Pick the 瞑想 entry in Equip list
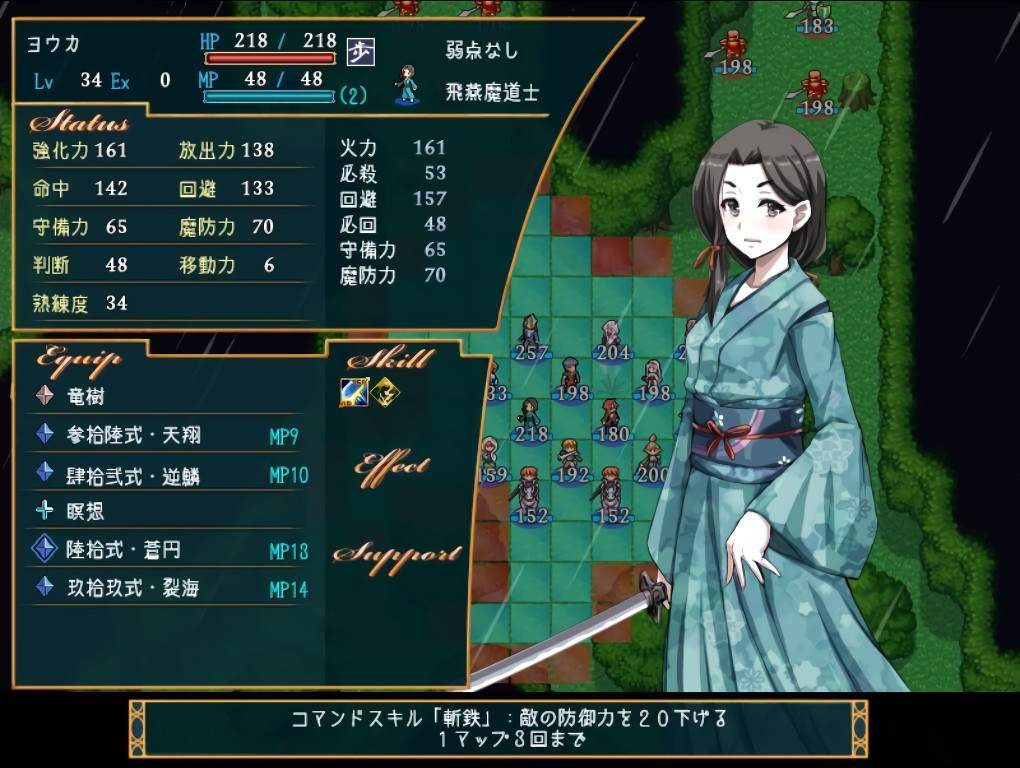 tap(85, 512)
